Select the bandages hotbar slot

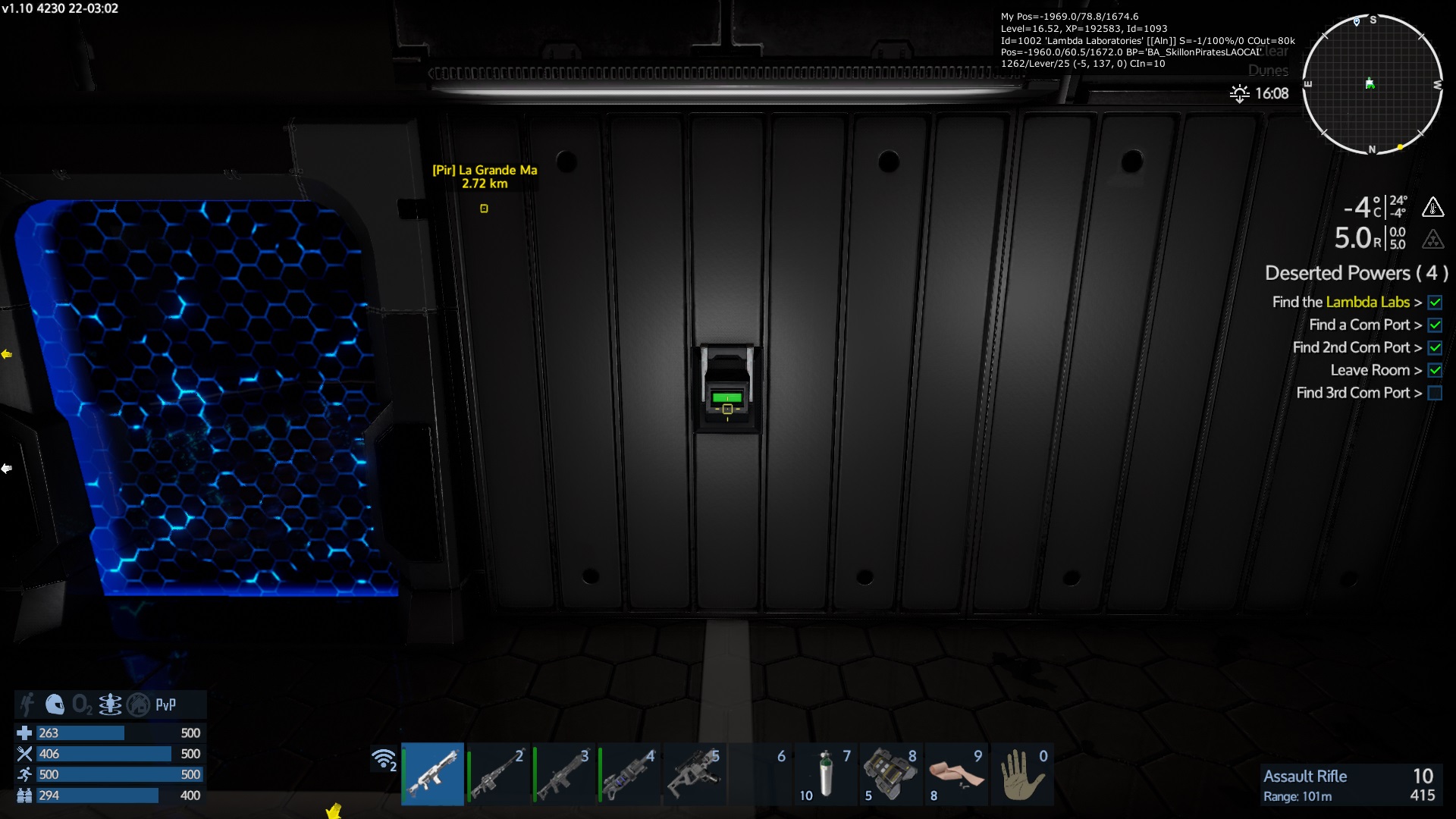(955, 773)
